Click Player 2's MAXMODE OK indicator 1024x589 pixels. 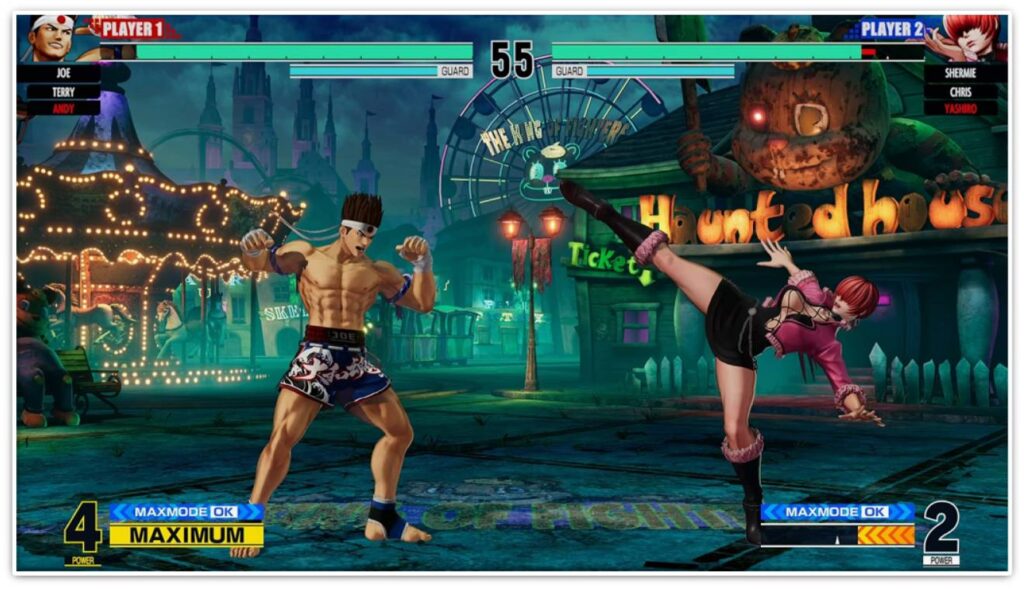click(837, 512)
